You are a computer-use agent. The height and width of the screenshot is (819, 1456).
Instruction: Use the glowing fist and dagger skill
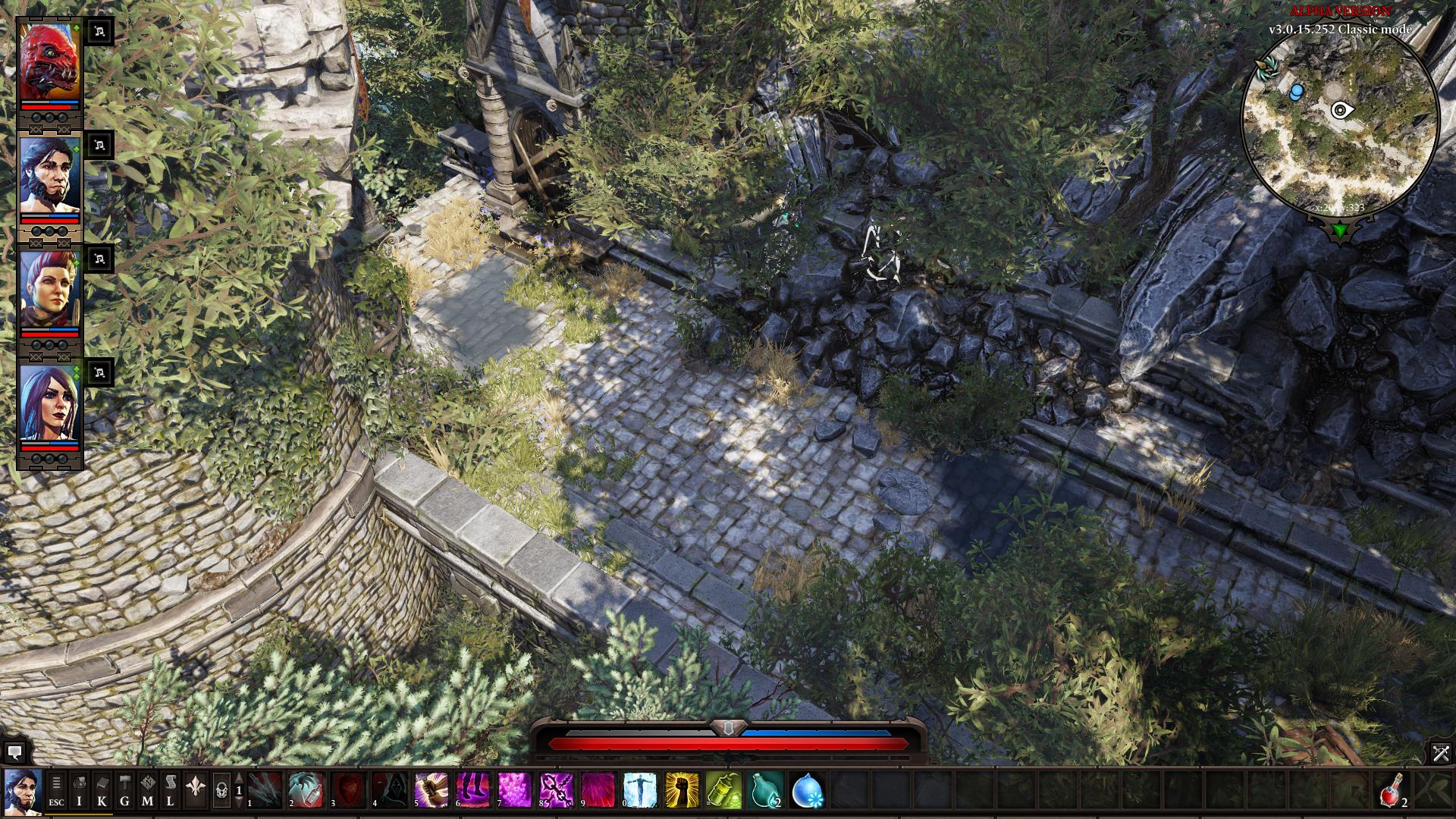(x=431, y=790)
